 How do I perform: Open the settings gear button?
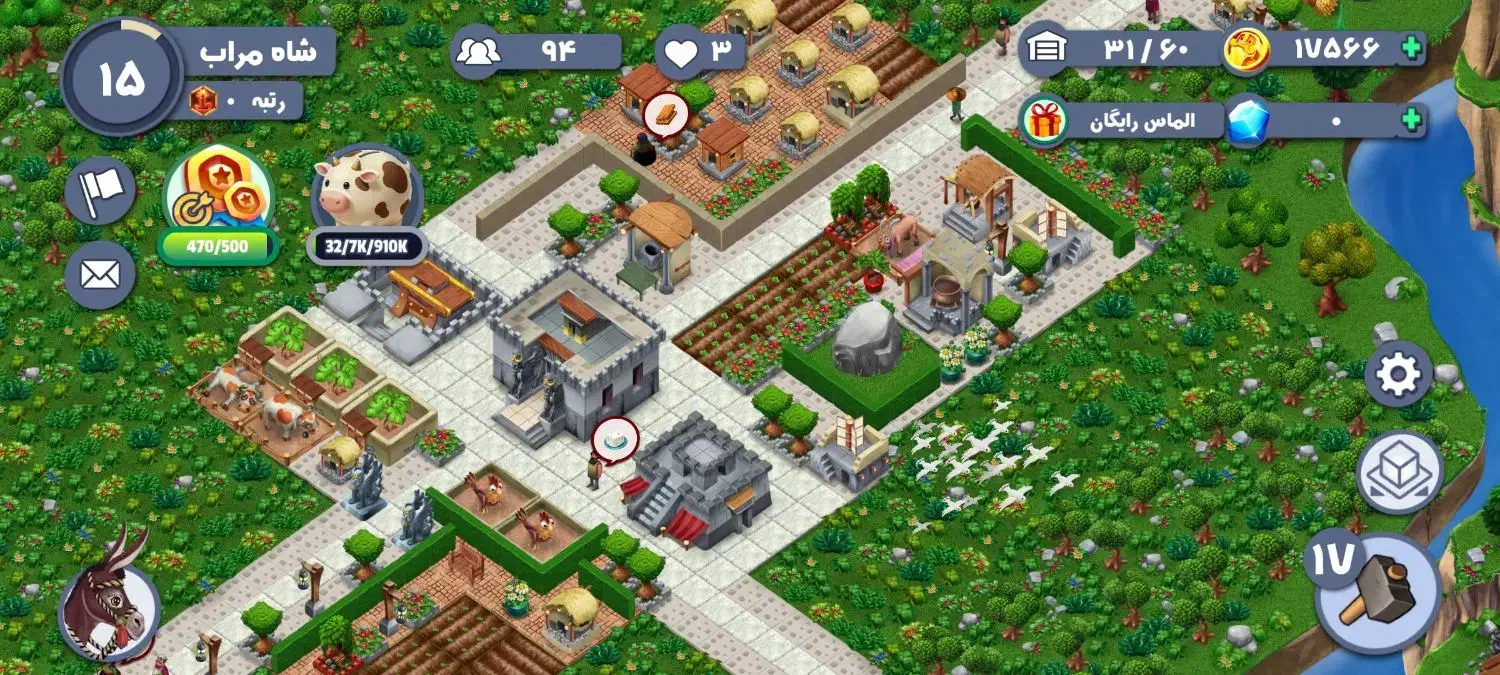[1398, 375]
